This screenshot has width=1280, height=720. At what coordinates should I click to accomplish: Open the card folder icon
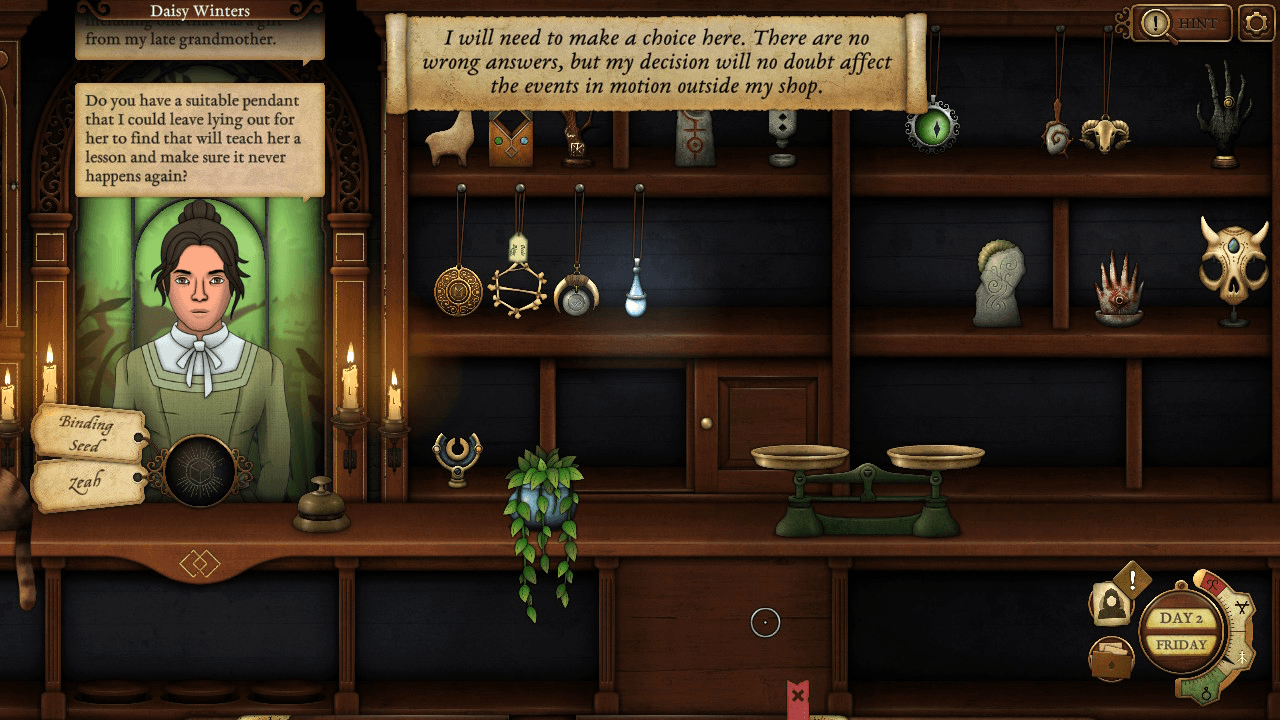point(1110,659)
